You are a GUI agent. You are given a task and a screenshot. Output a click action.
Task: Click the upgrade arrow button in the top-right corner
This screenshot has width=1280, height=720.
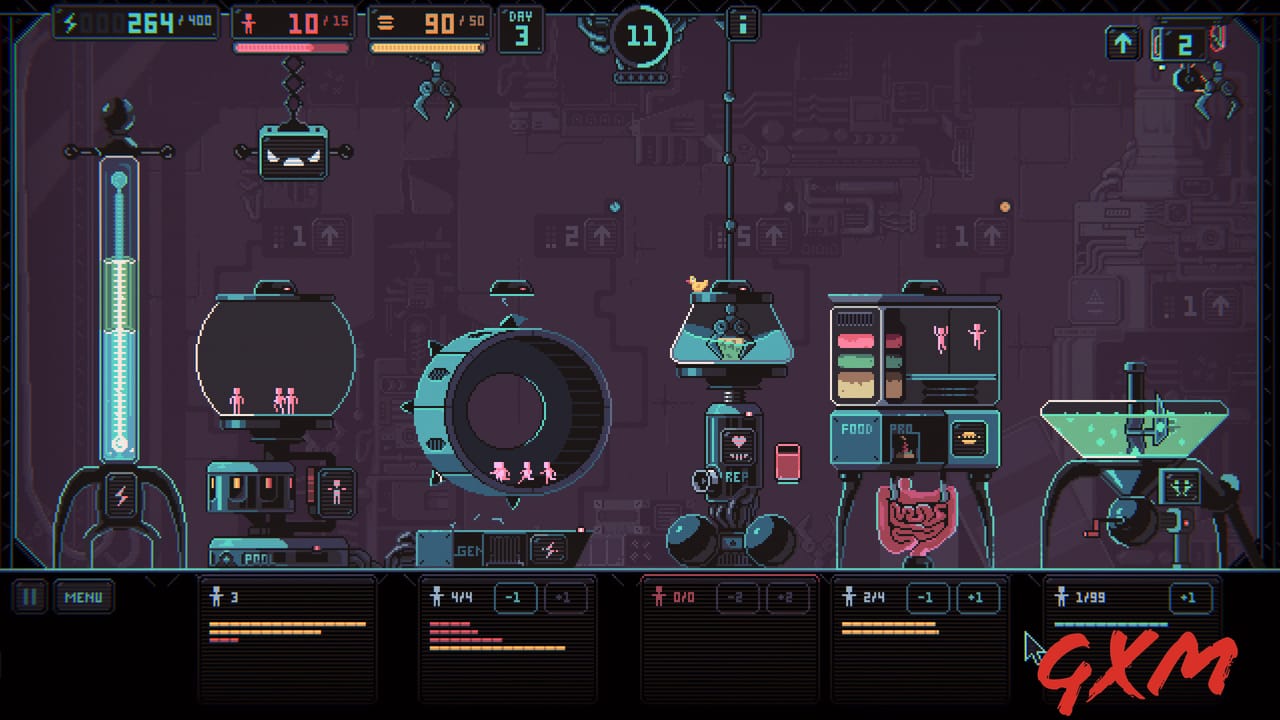1122,43
